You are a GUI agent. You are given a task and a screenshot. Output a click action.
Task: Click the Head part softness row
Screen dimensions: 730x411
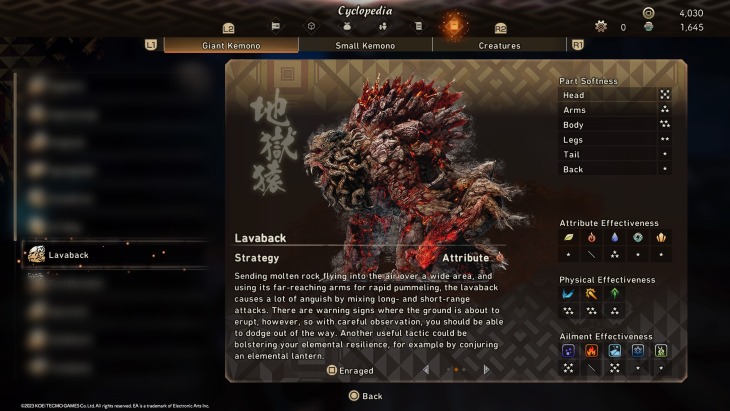[x=614, y=95]
